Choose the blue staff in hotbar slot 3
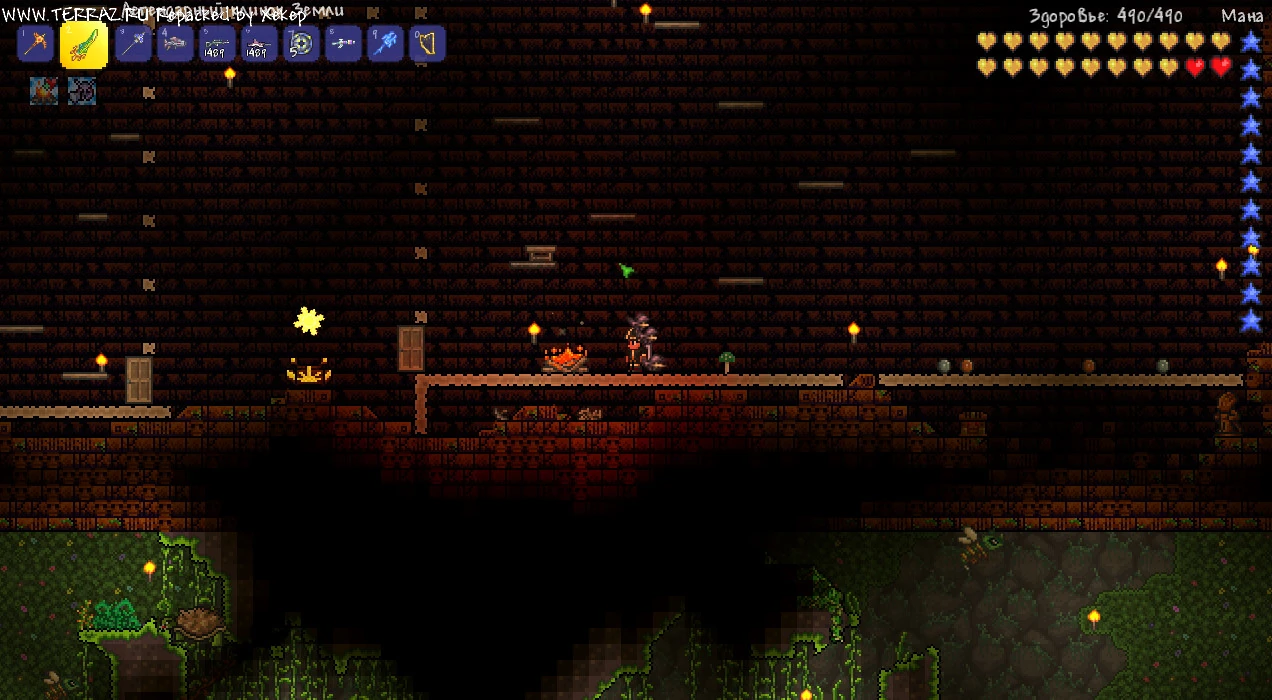The width and height of the screenshot is (1272, 700). pyautogui.click(x=133, y=44)
